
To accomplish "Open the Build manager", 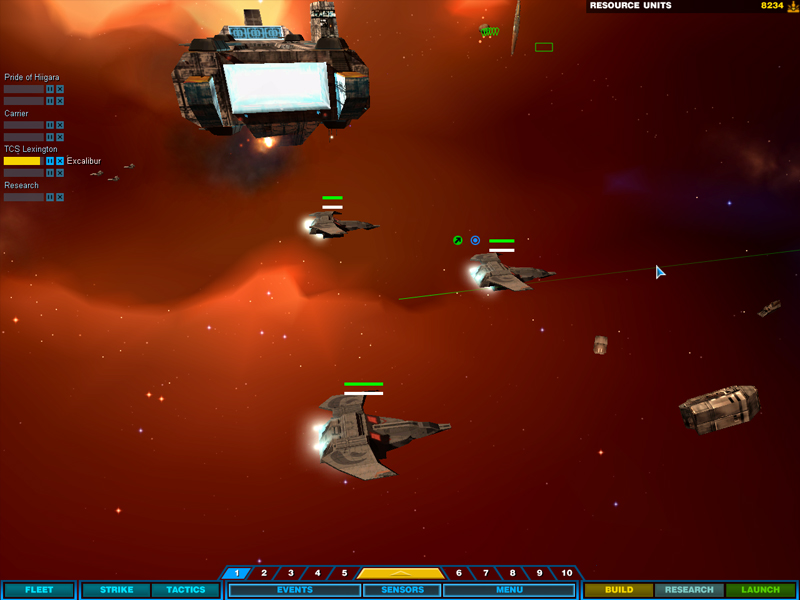I will tap(618, 590).
